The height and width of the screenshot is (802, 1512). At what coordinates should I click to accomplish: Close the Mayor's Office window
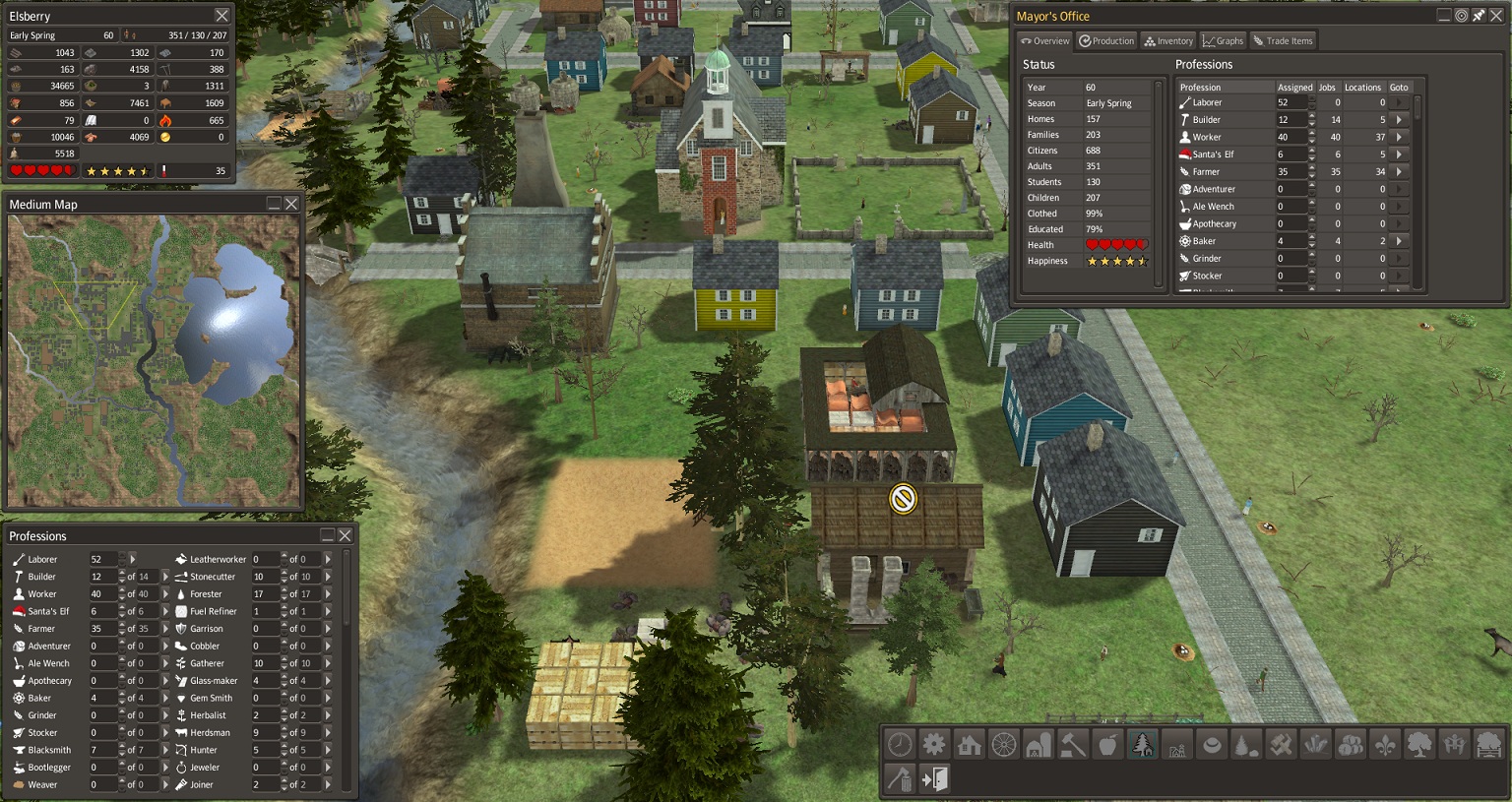click(x=1495, y=16)
